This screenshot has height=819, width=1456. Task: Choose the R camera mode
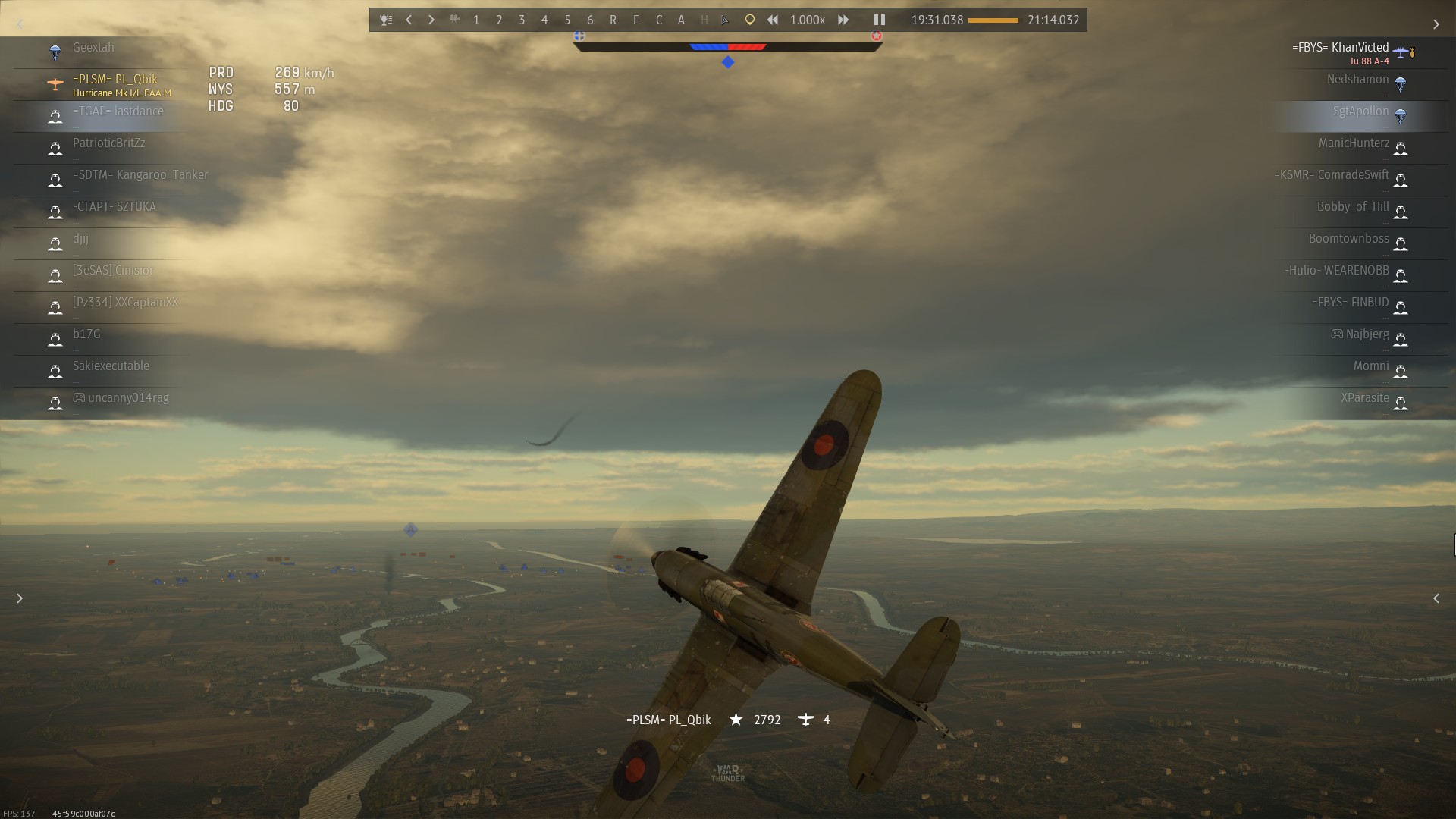tap(613, 20)
